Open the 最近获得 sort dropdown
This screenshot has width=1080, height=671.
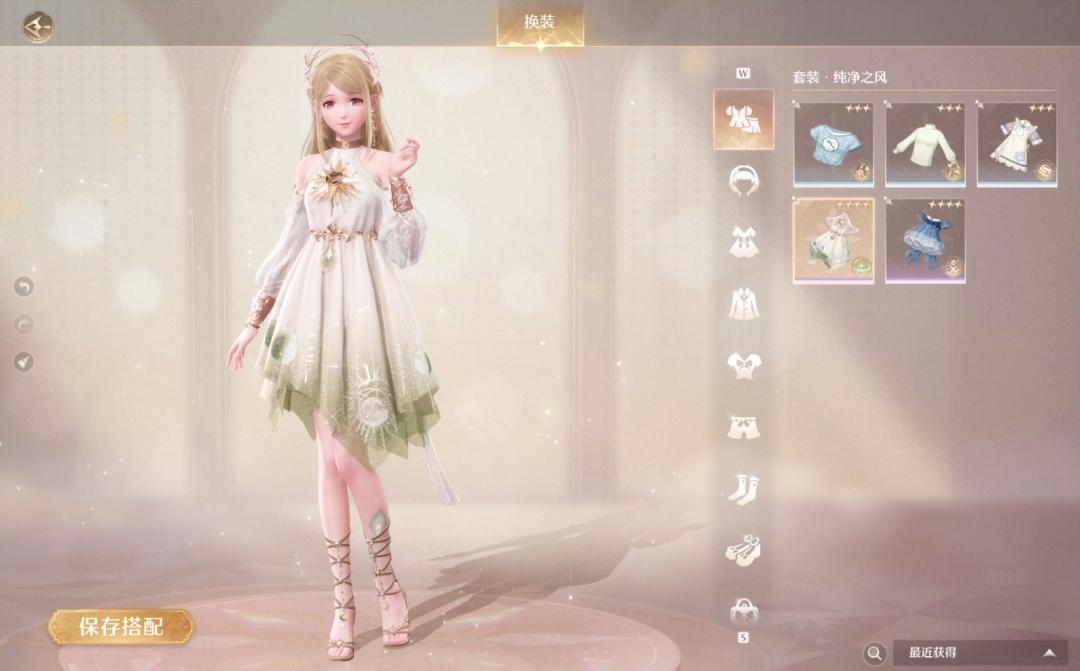pyautogui.click(x=979, y=653)
